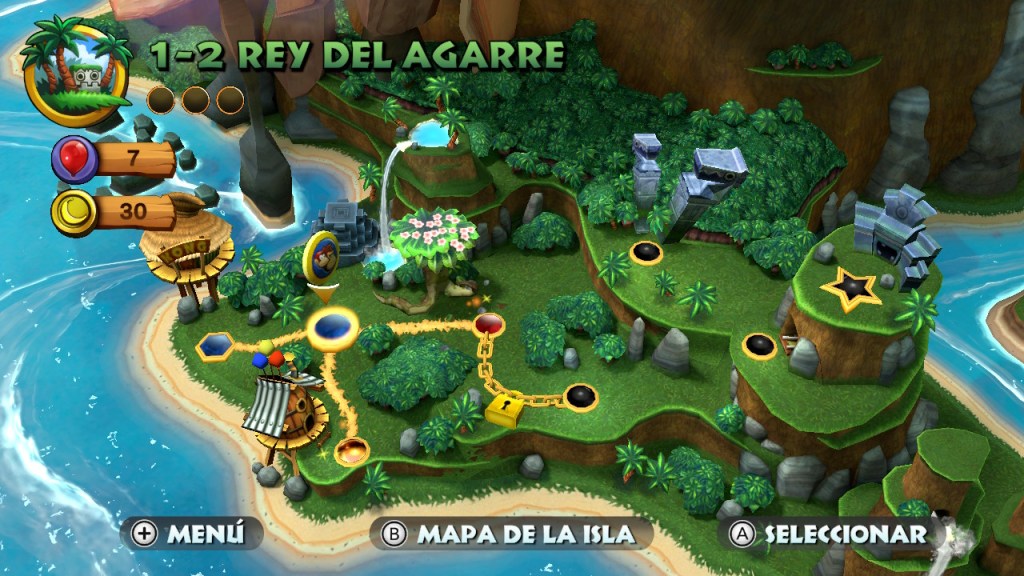Pick the orange node below the balloon hut
The image size is (1024, 576).
click(351, 451)
